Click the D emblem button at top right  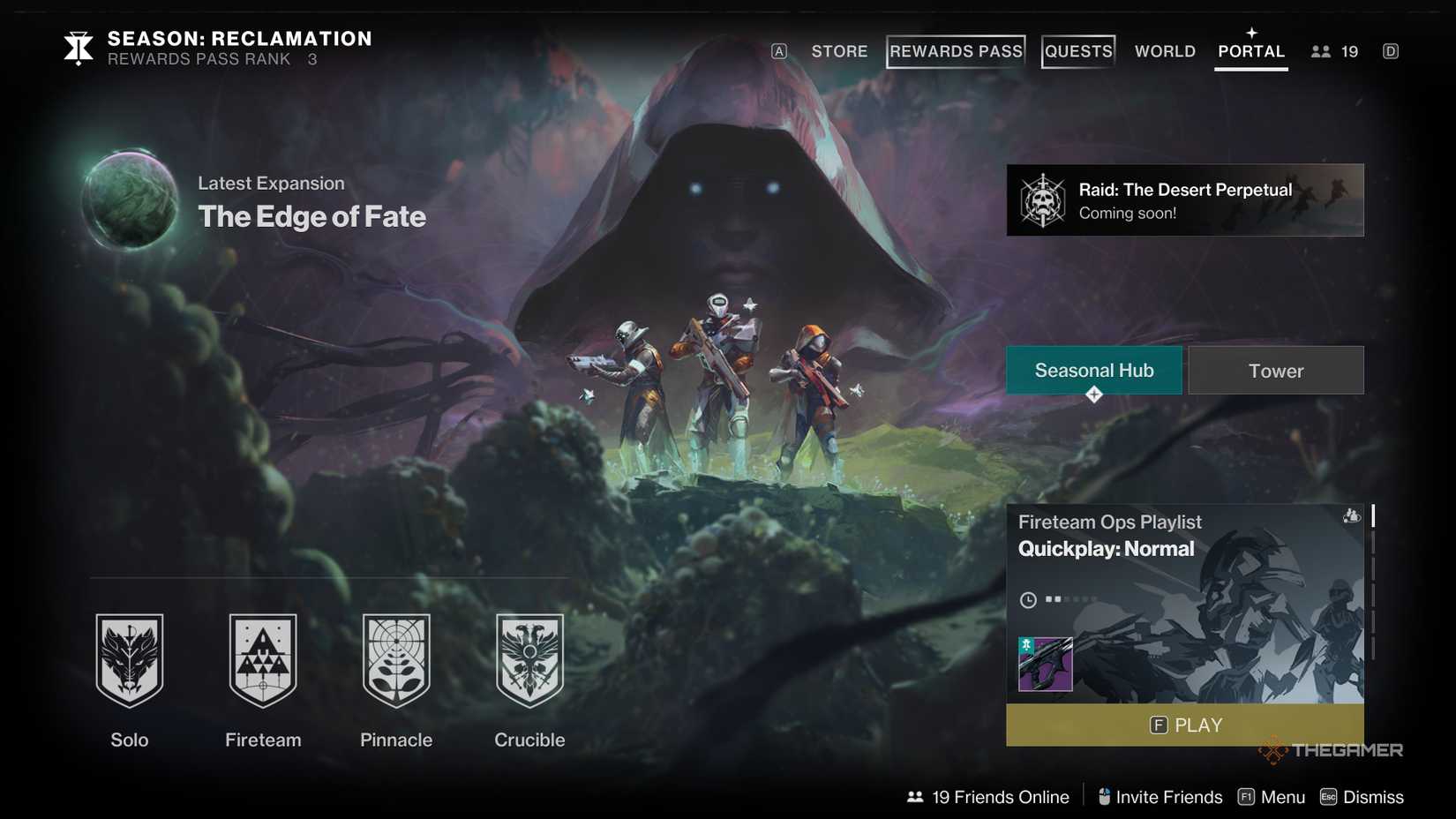(x=1391, y=51)
